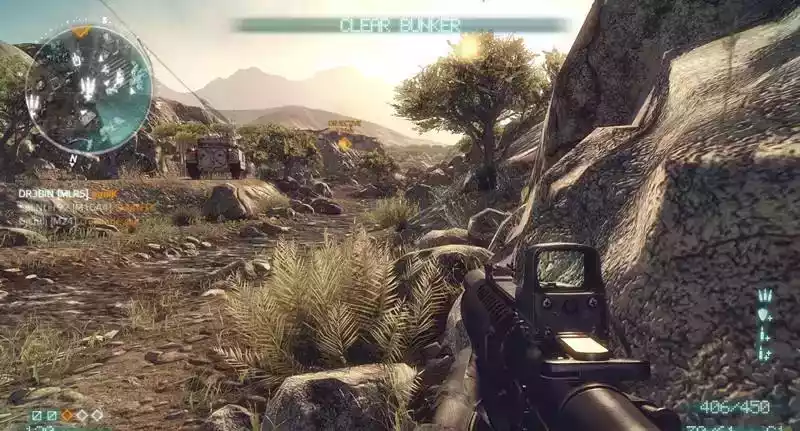
Task: Select the Clear Bunker objective banner
Action: pyautogui.click(x=400, y=25)
